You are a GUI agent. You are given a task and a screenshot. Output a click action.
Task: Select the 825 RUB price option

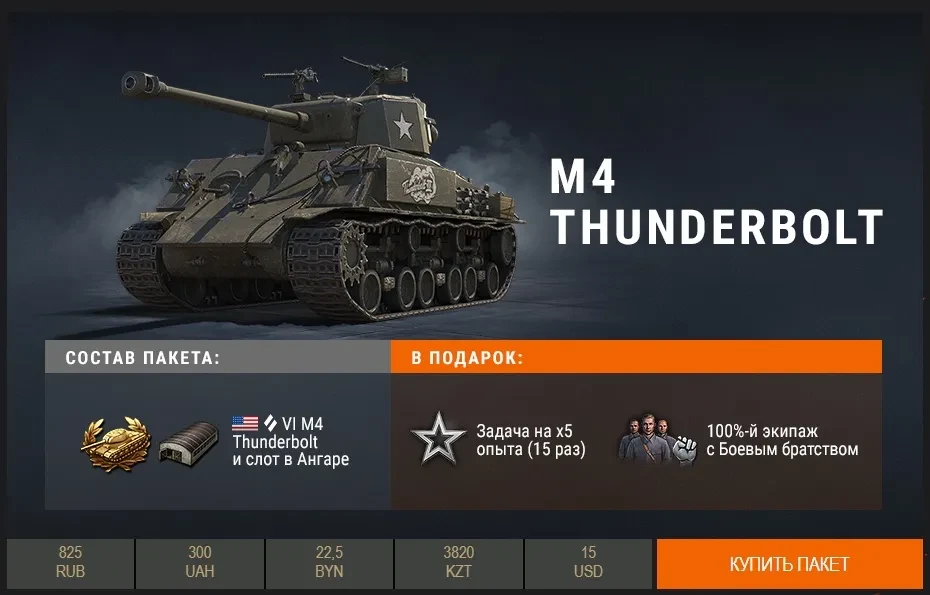pyautogui.click(x=70, y=563)
